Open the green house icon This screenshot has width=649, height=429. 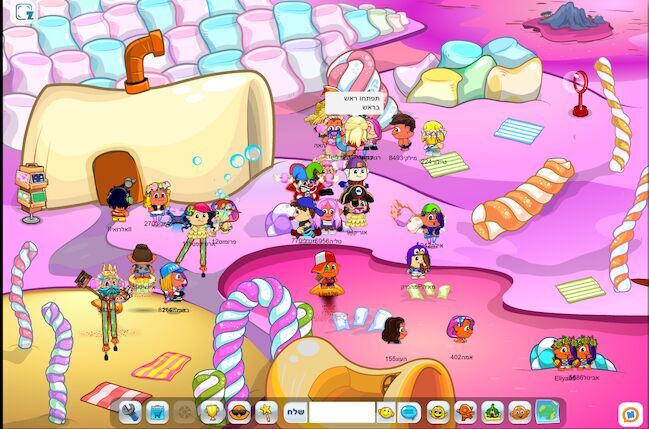point(492,411)
